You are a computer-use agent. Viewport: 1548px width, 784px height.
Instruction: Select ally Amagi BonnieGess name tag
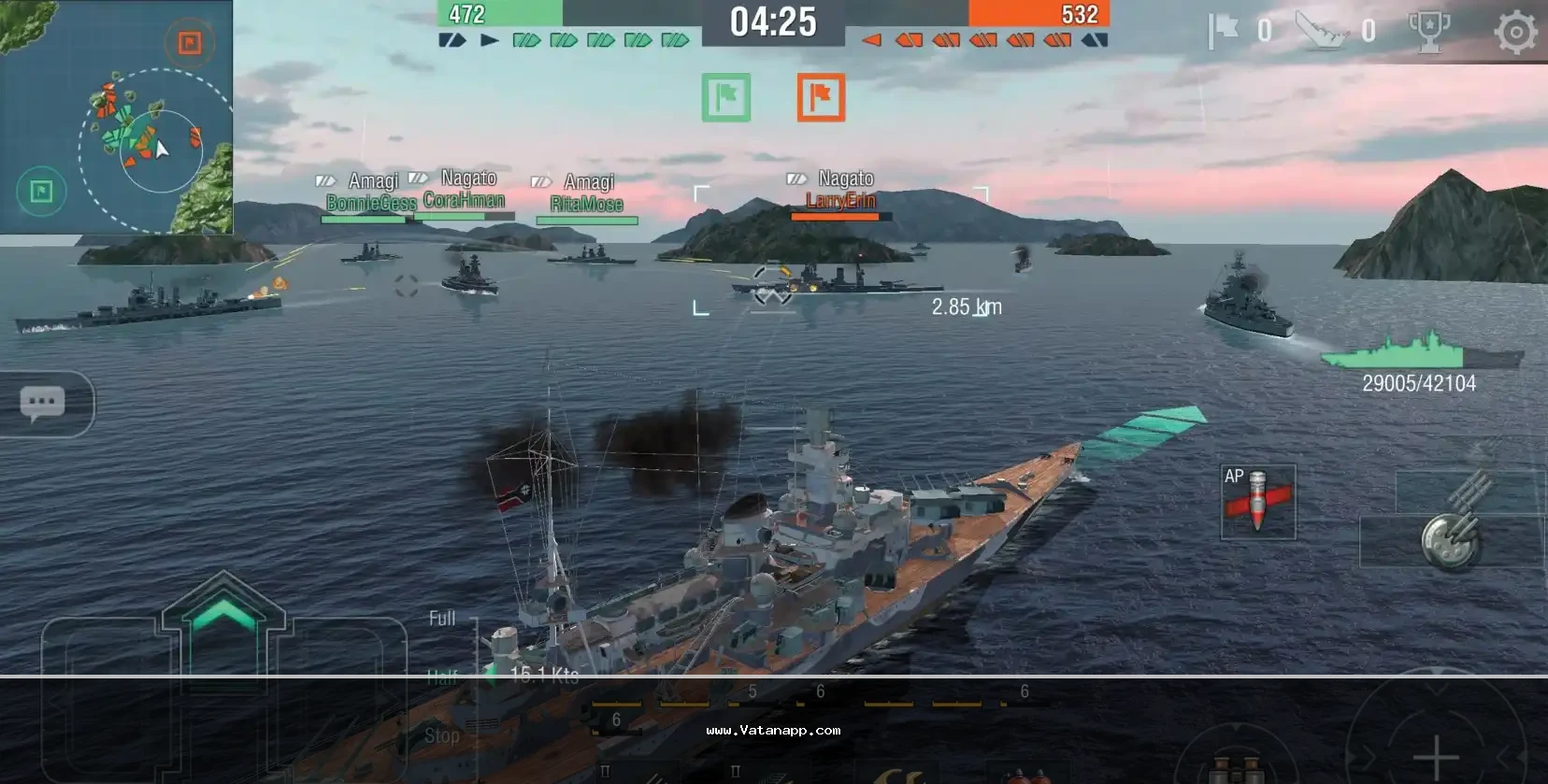pos(371,192)
